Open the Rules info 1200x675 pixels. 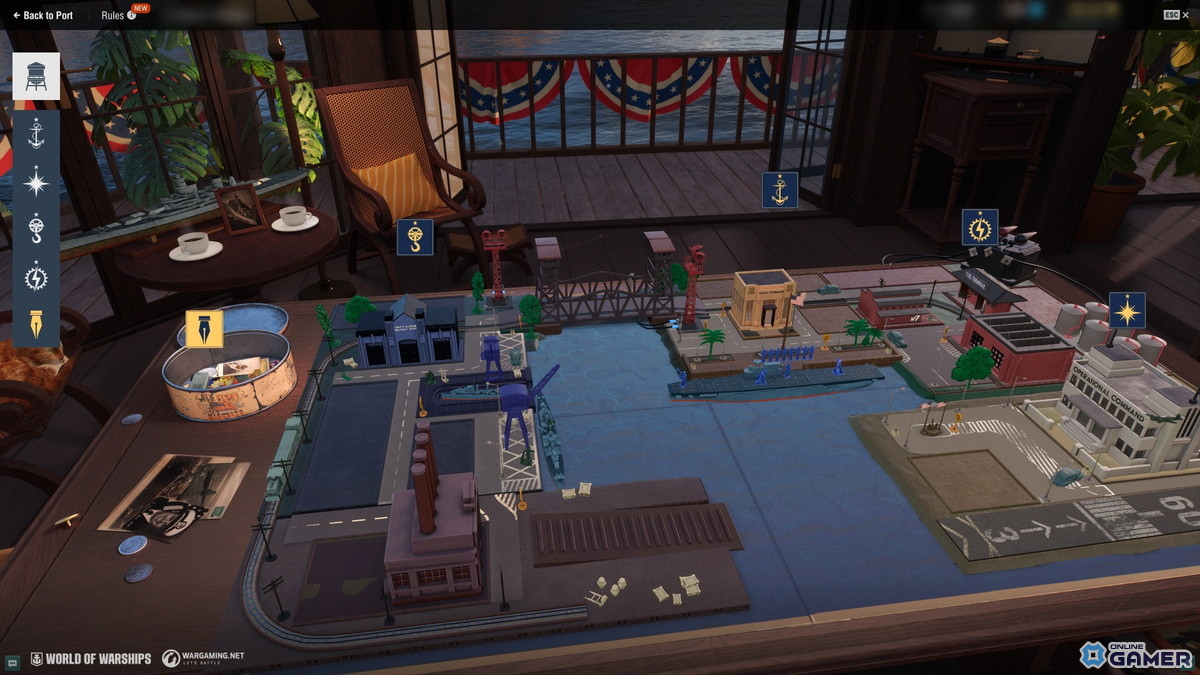[118, 15]
